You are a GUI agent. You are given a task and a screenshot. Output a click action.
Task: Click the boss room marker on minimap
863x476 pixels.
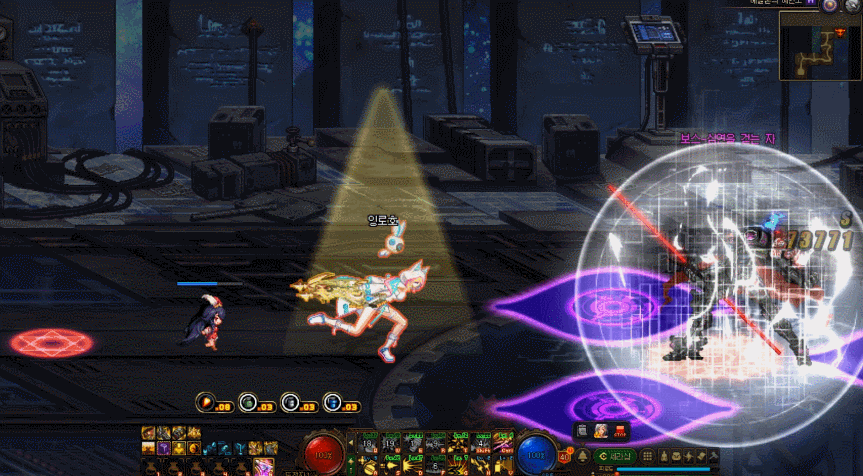coord(840,32)
